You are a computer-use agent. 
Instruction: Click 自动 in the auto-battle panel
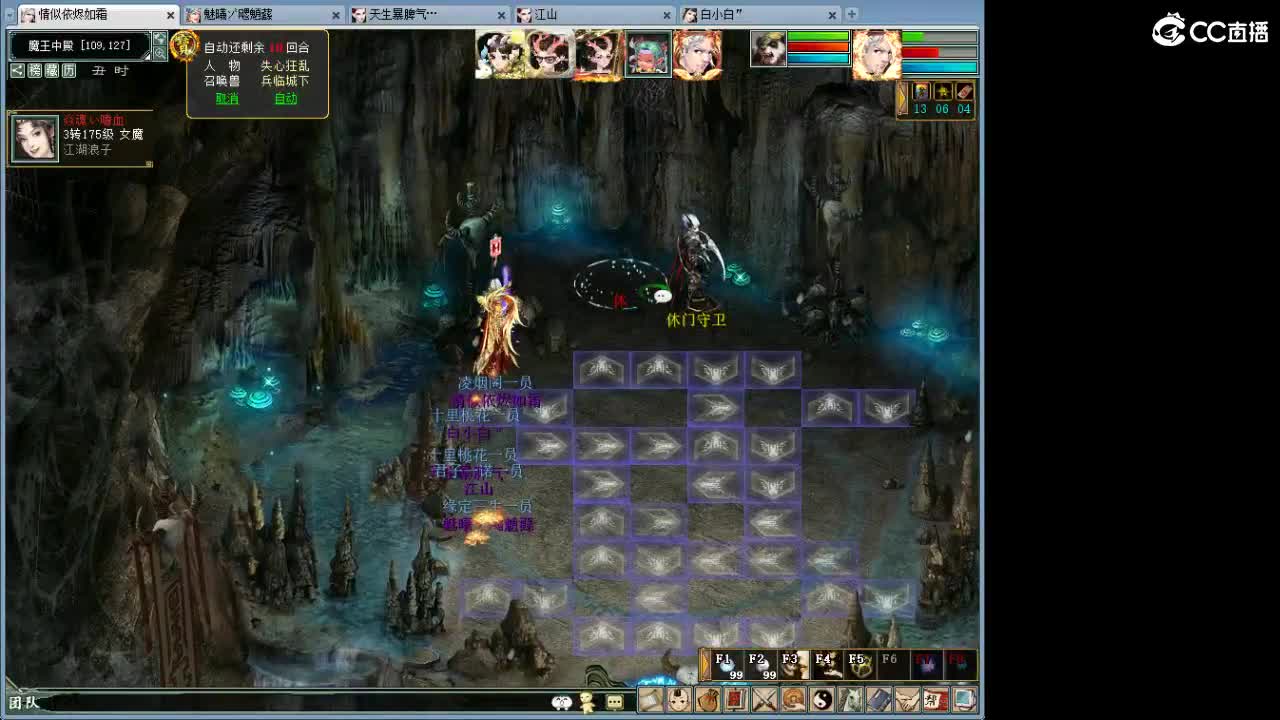click(x=287, y=99)
